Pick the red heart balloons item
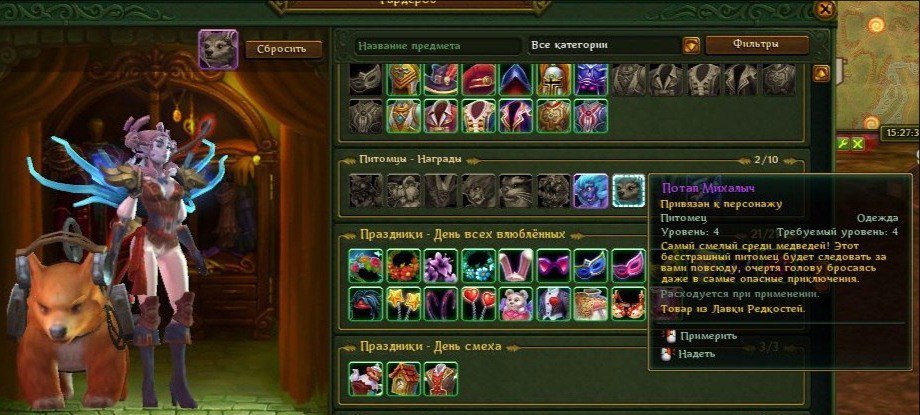The width and height of the screenshot is (920, 415). click(x=477, y=303)
